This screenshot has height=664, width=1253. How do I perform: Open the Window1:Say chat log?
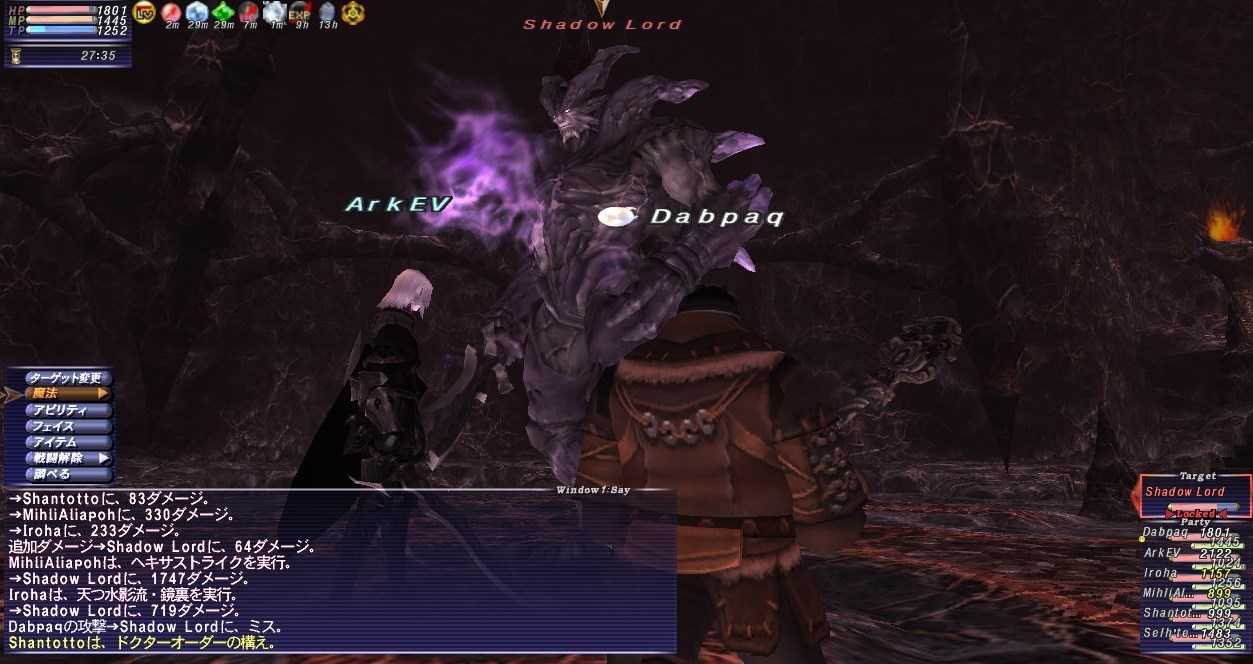[338, 570]
